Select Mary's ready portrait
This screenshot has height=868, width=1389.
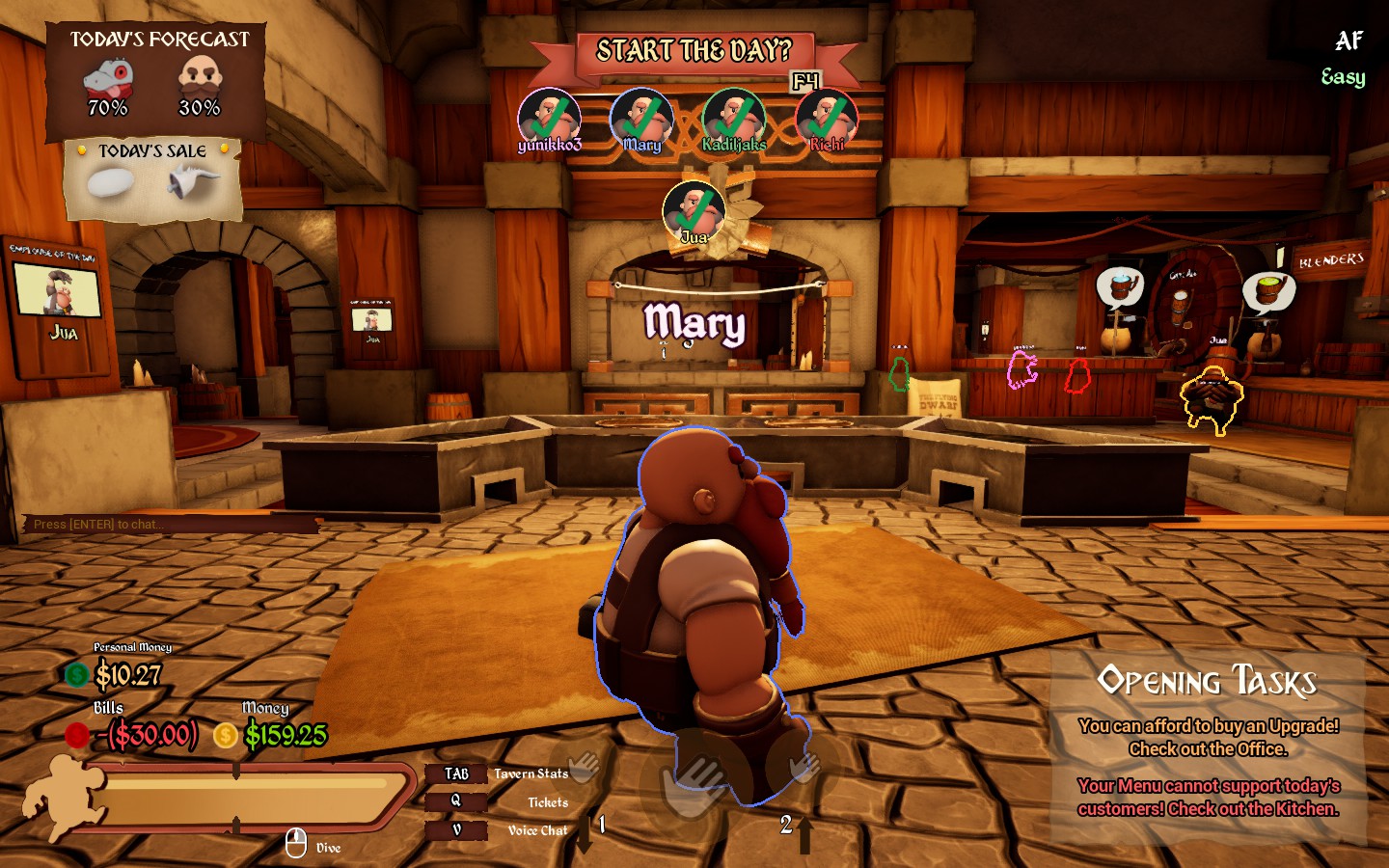click(x=640, y=119)
